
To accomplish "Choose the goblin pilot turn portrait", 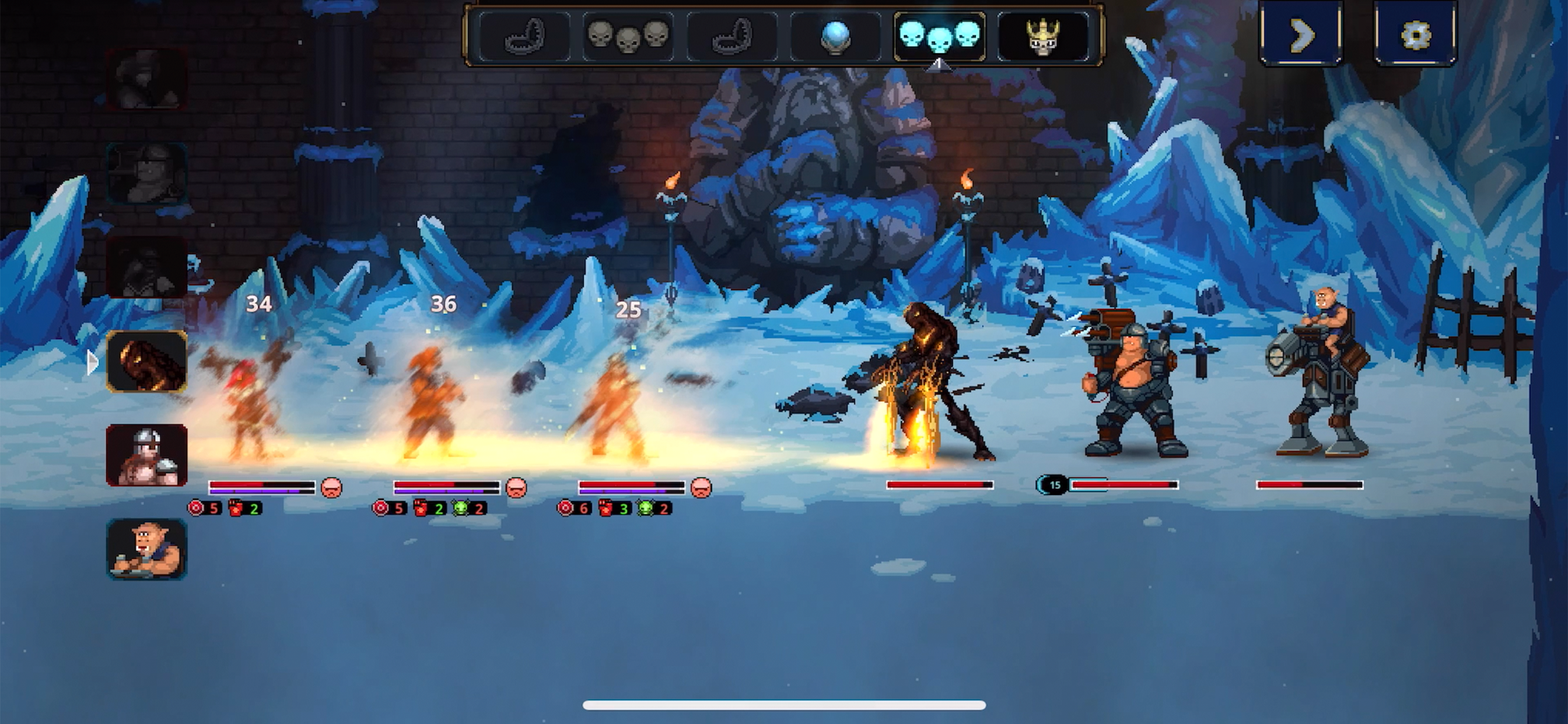I will 146,549.
